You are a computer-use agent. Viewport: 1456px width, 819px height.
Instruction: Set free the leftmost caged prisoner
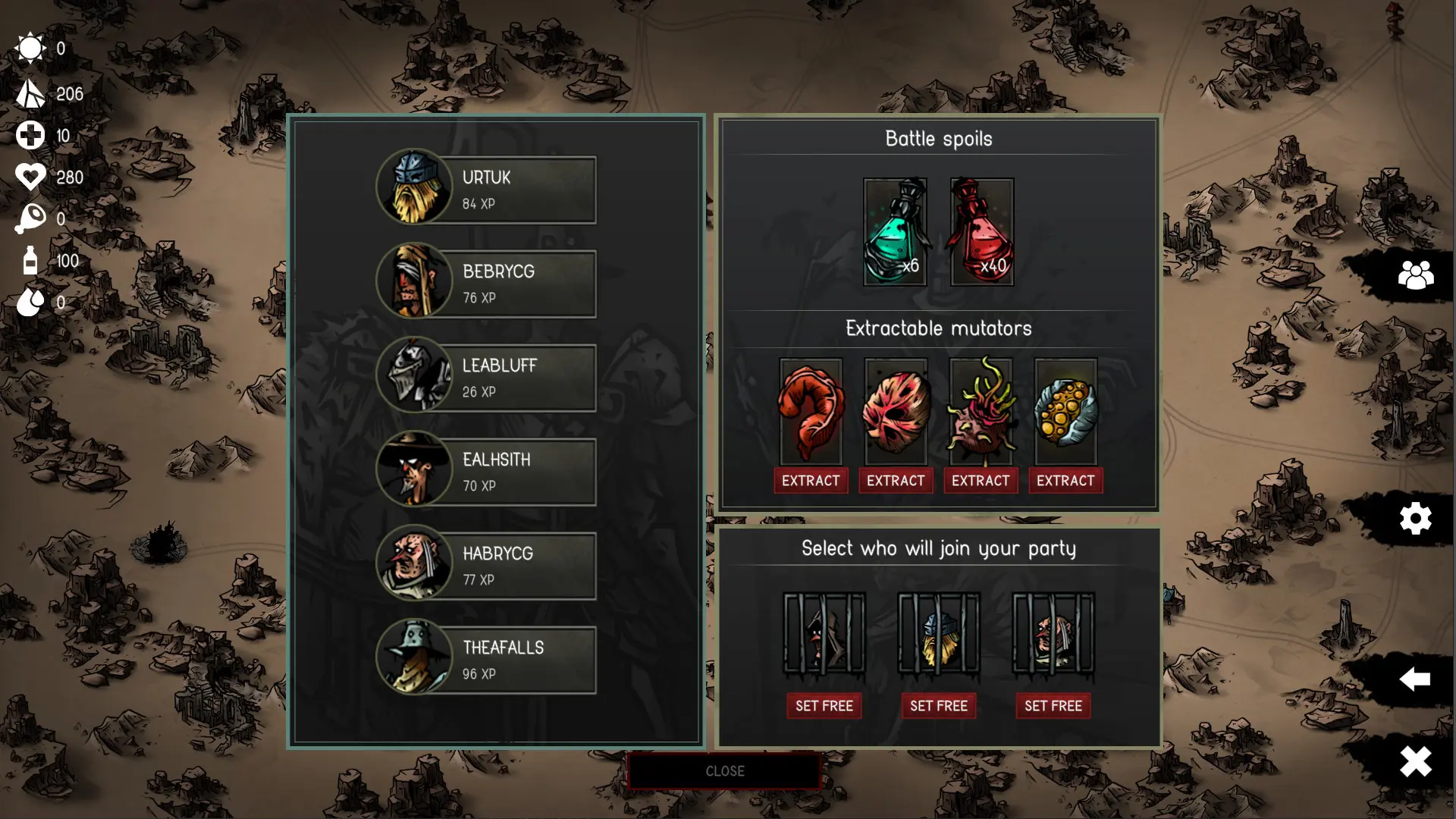(824, 705)
